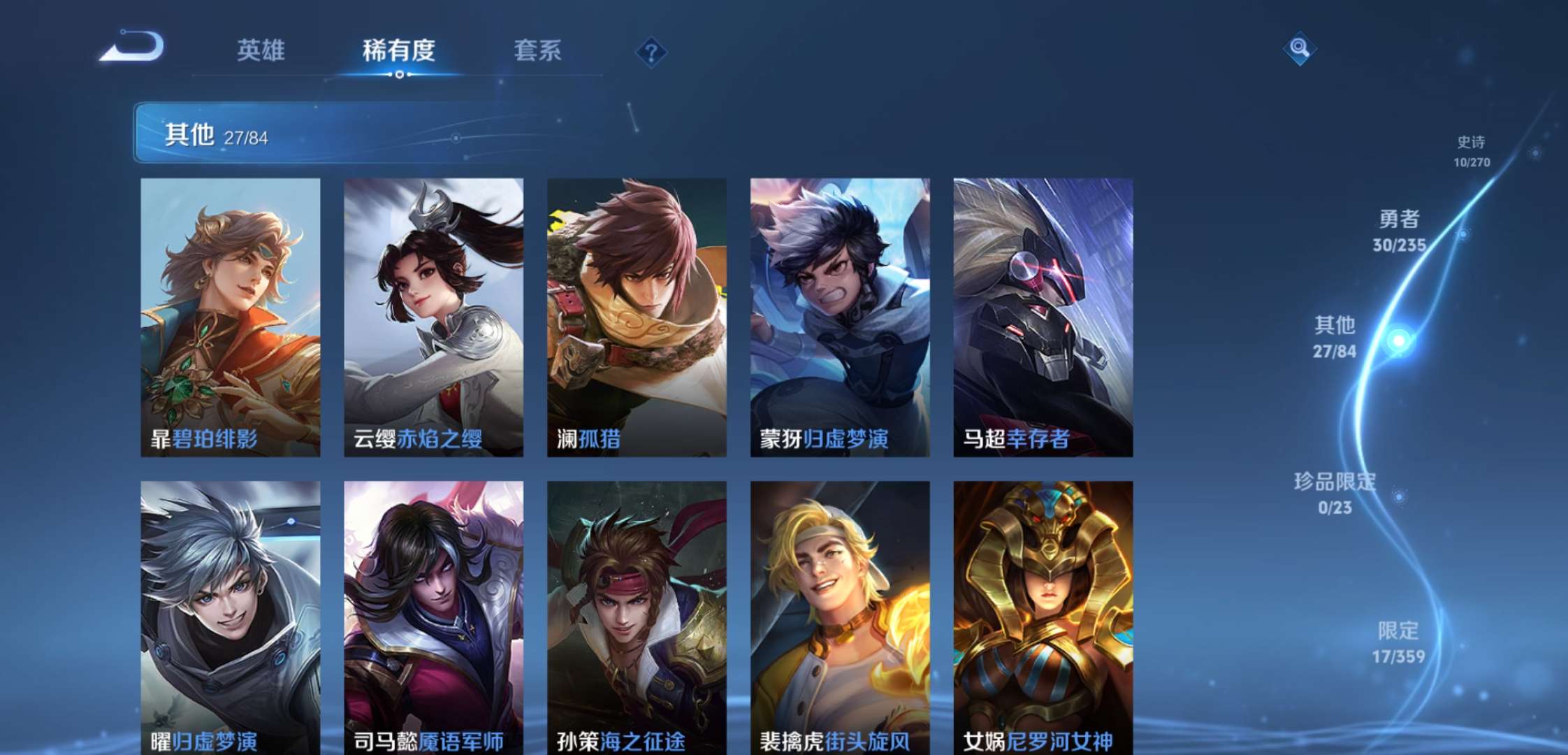Open the 澜 孤猎 skin card
This screenshot has width=1568, height=755.
coord(637,317)
